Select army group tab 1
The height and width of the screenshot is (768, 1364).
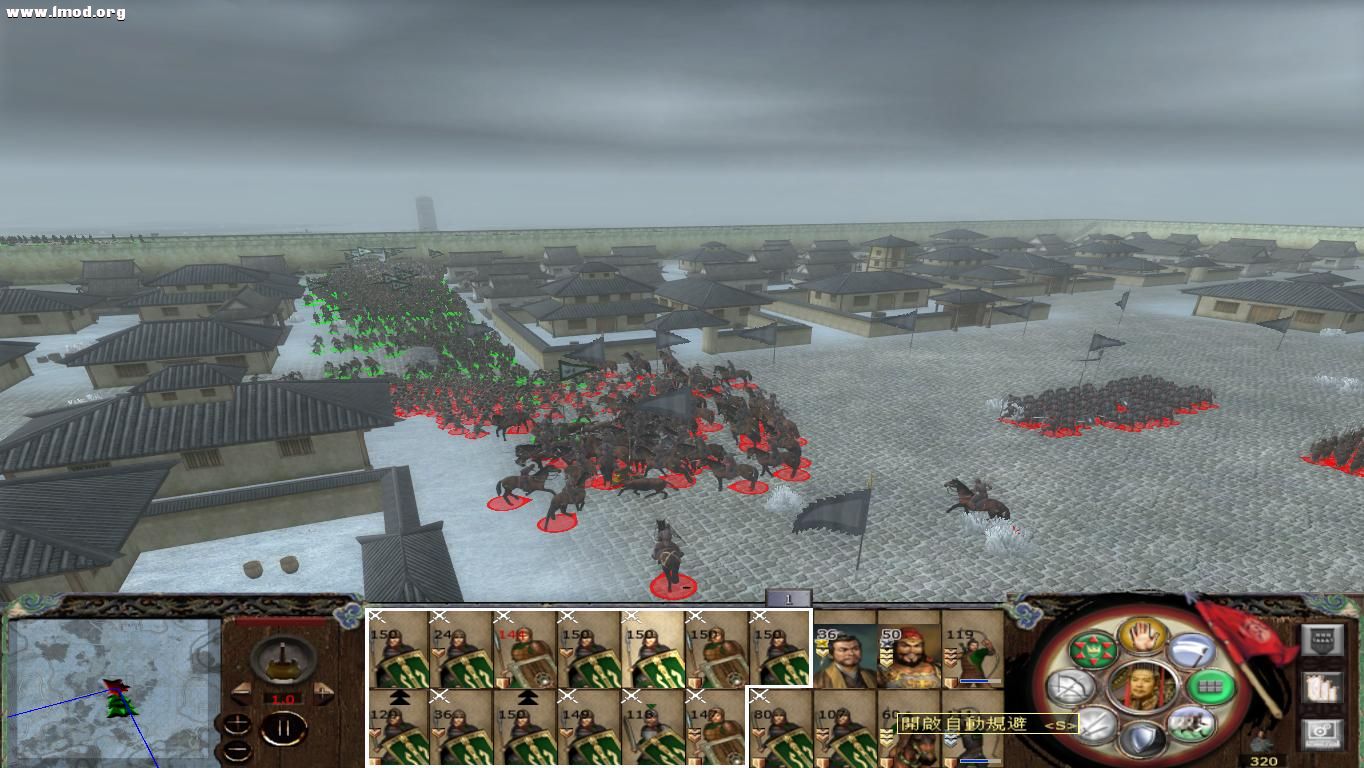[x=789, y=597]
